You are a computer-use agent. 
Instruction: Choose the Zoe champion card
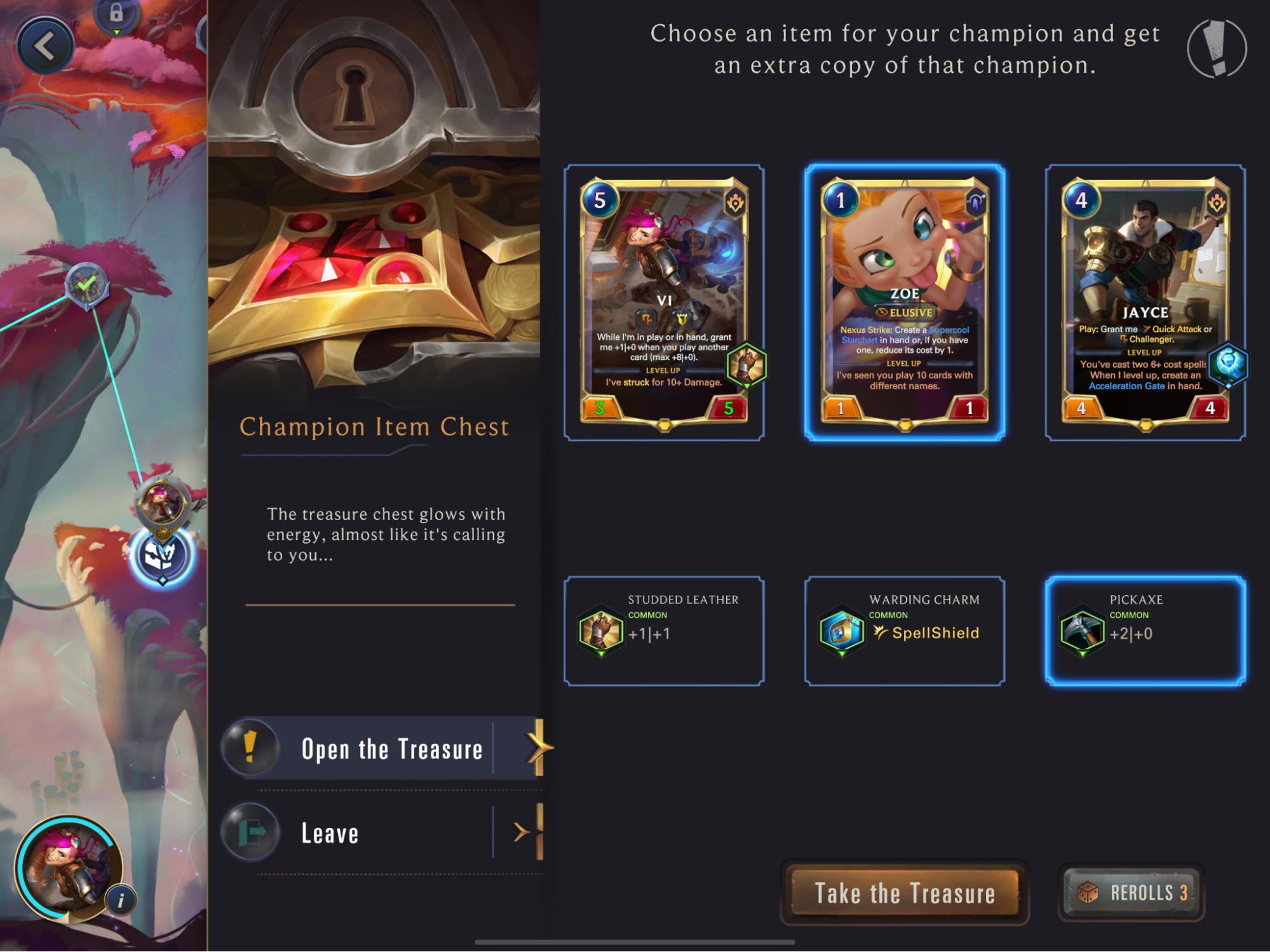(904, 302)
